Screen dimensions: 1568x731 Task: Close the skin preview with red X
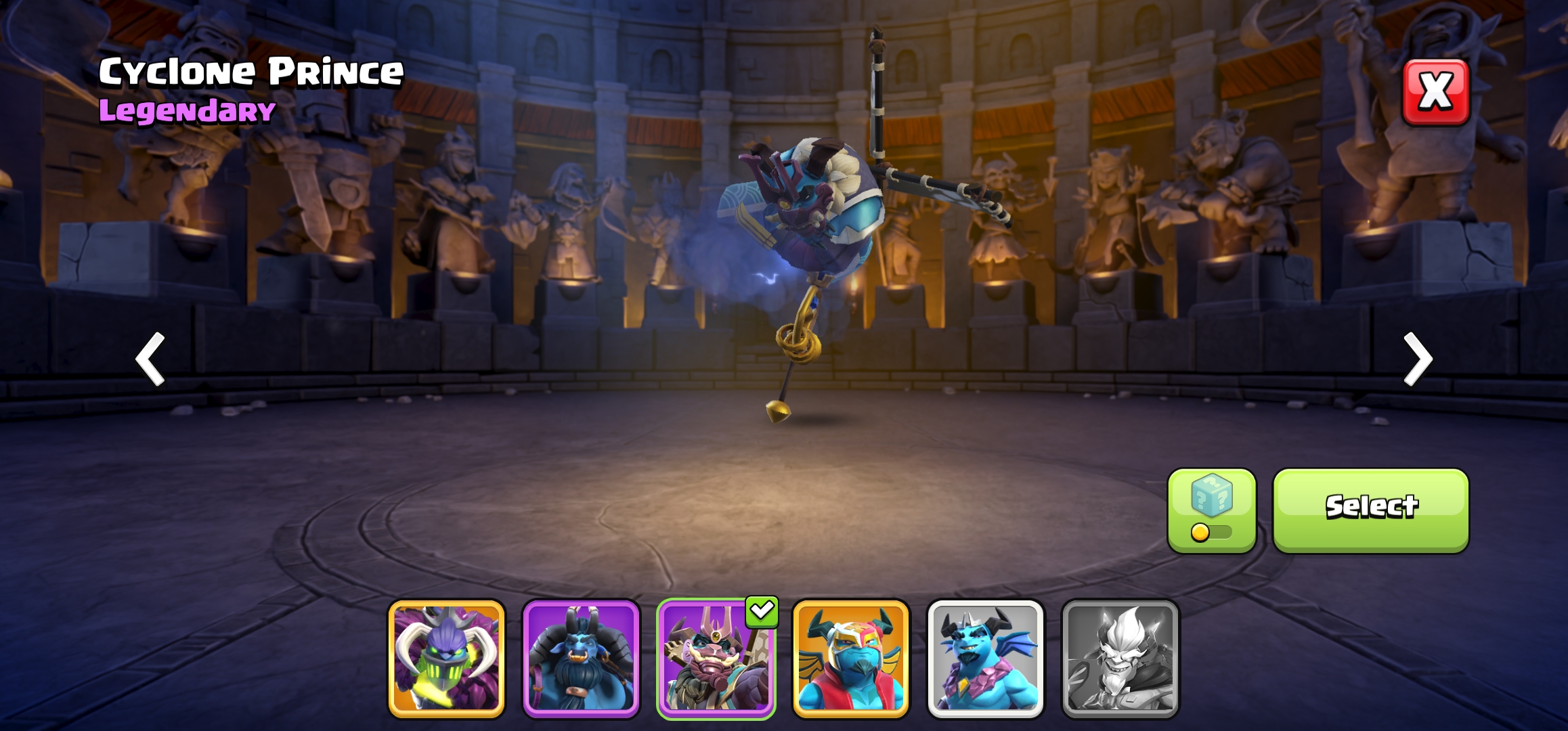tap(1435, 92)
